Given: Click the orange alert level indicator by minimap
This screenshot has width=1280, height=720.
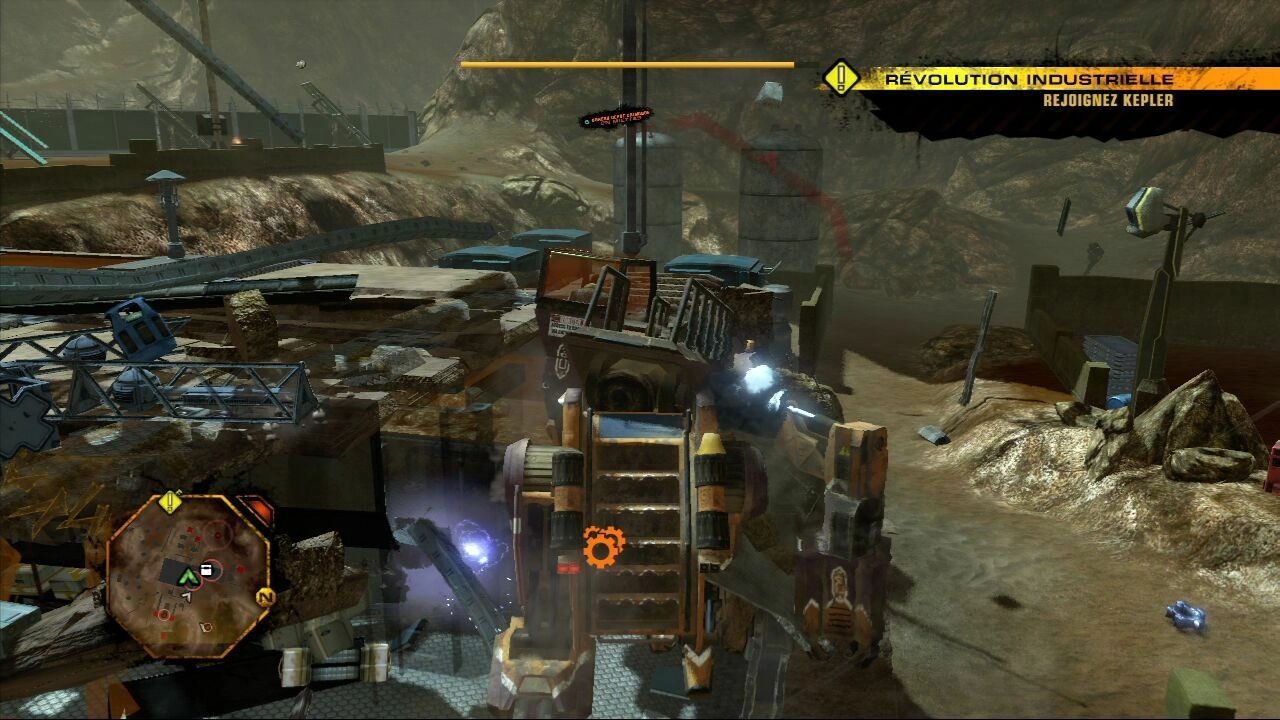Looking at the screenshot, I should [256, 511].
